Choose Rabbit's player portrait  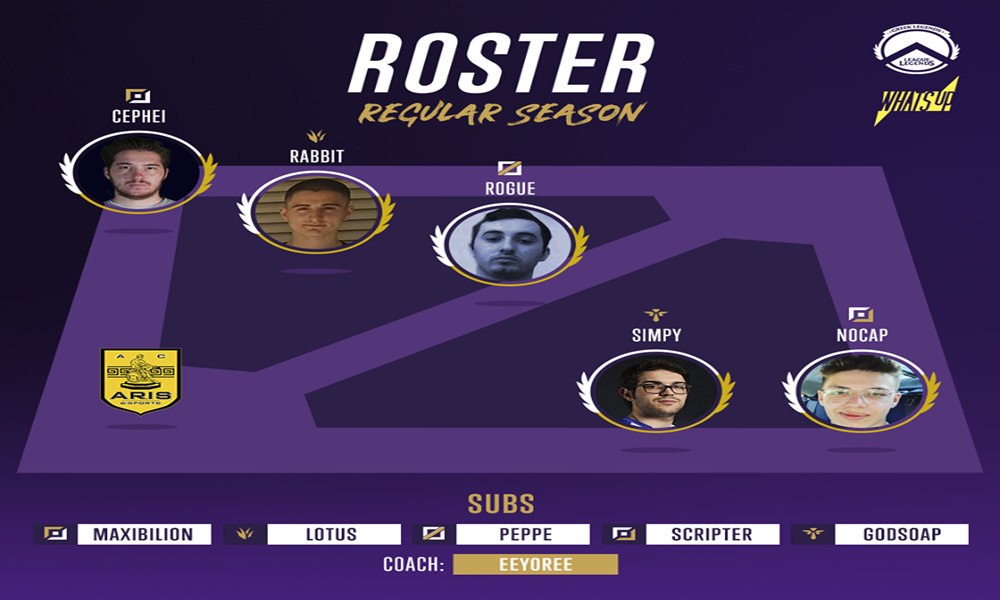316,213
